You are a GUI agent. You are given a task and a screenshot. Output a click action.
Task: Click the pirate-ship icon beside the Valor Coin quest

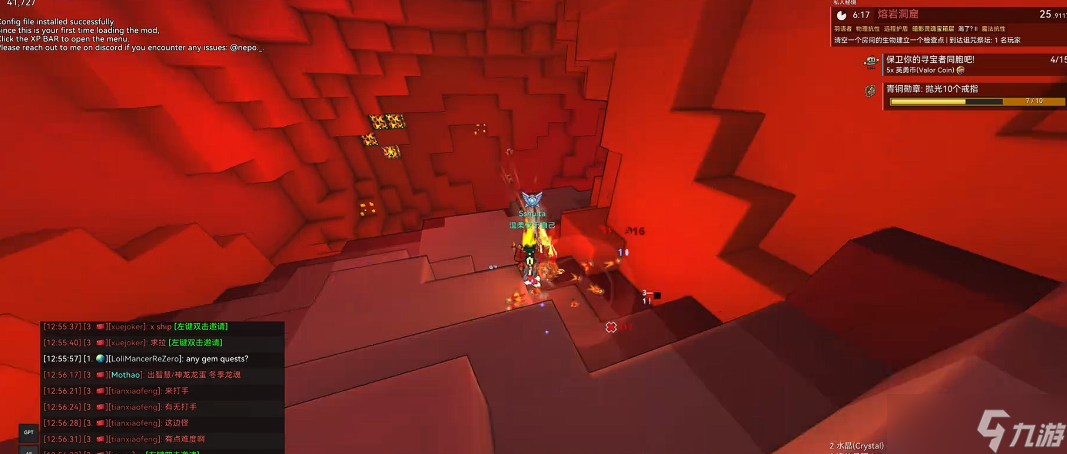[x=871, y=63]
